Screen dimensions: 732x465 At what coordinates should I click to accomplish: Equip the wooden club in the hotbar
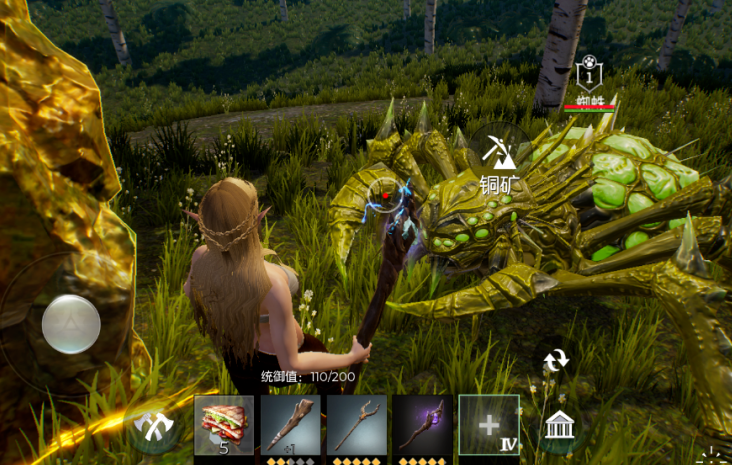tap(291, 425)
